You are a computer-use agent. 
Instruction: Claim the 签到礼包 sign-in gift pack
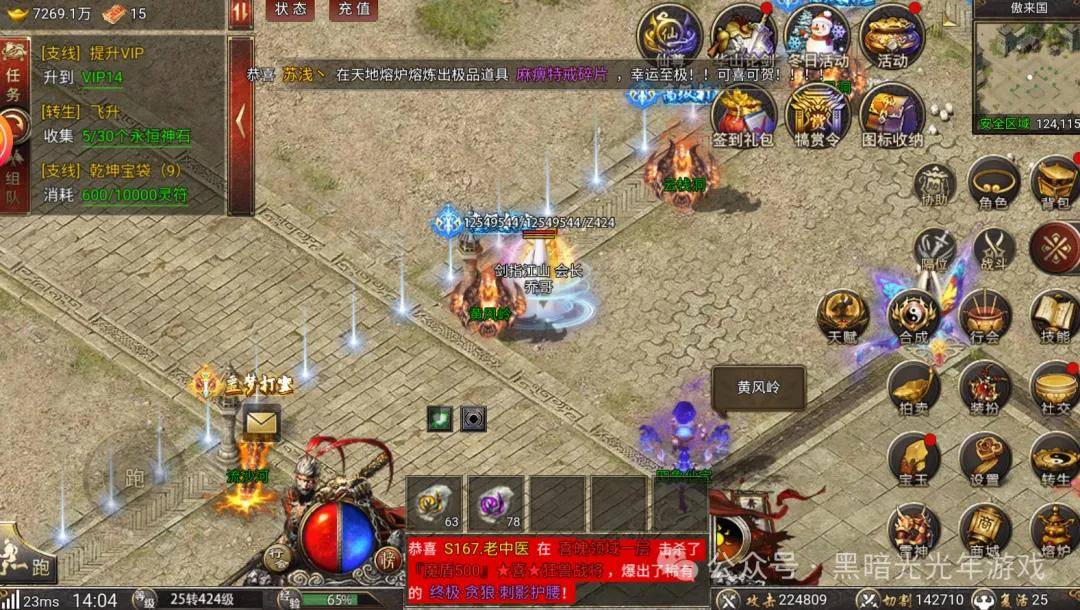point(743,115)
